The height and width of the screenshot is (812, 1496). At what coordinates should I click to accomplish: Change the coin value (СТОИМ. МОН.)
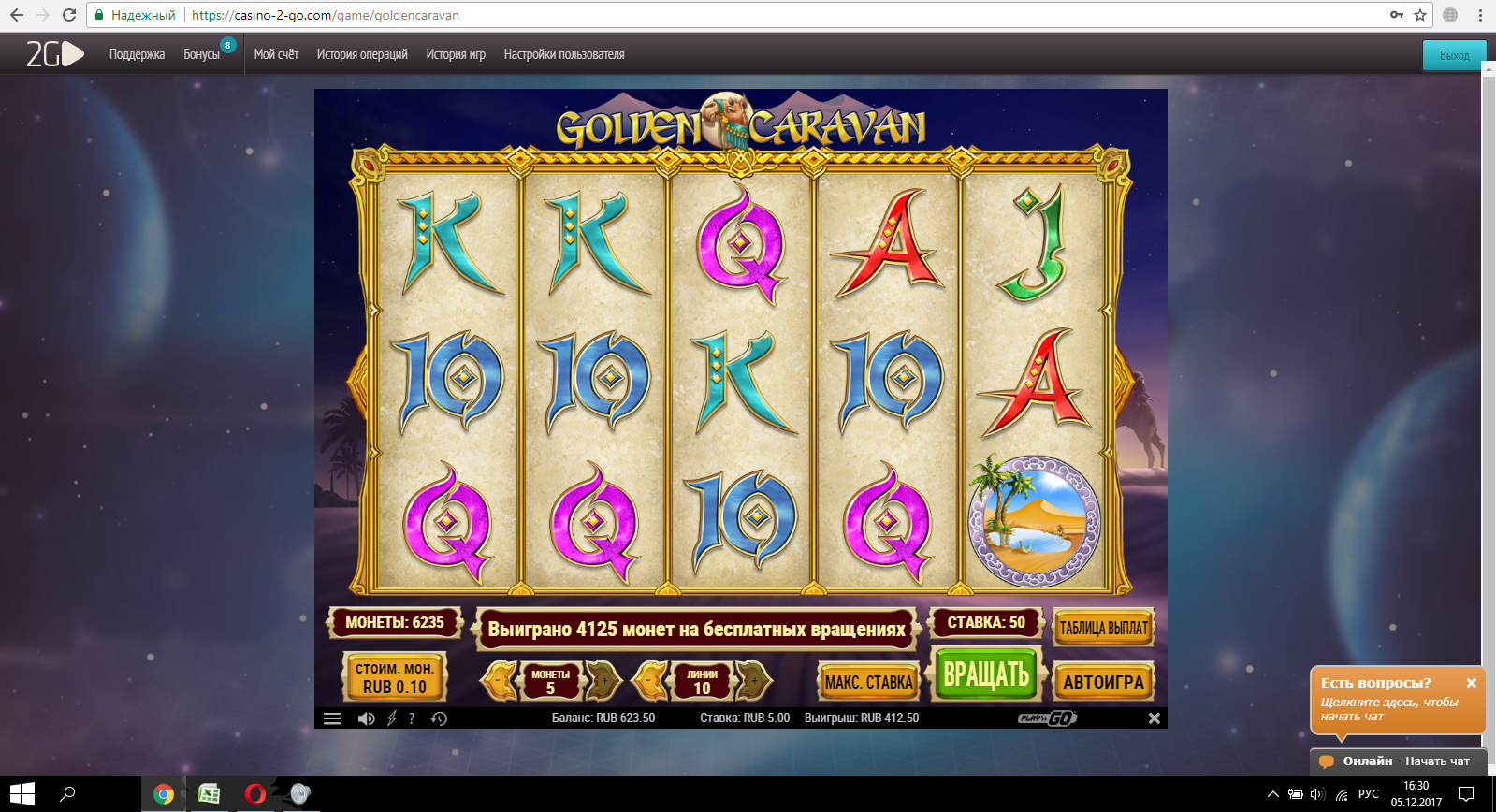[x=395, y=677]
